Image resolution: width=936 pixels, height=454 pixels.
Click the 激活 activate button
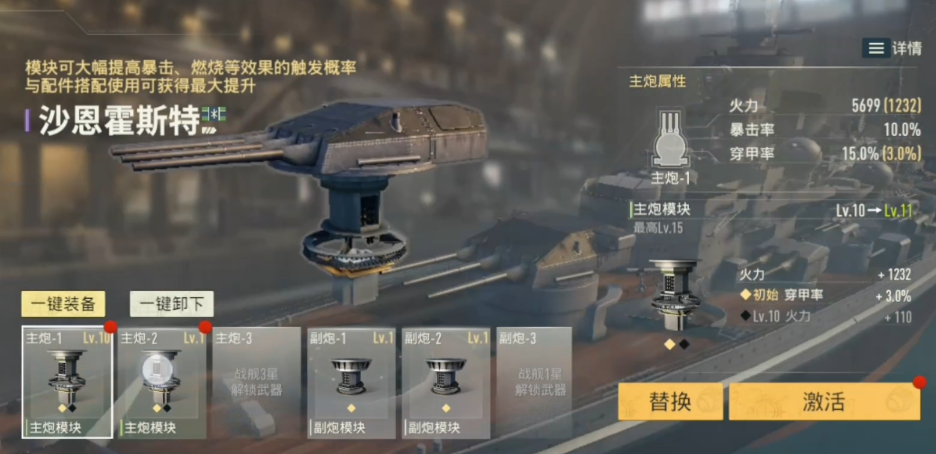pyautogui.click(x=824, y=402)
